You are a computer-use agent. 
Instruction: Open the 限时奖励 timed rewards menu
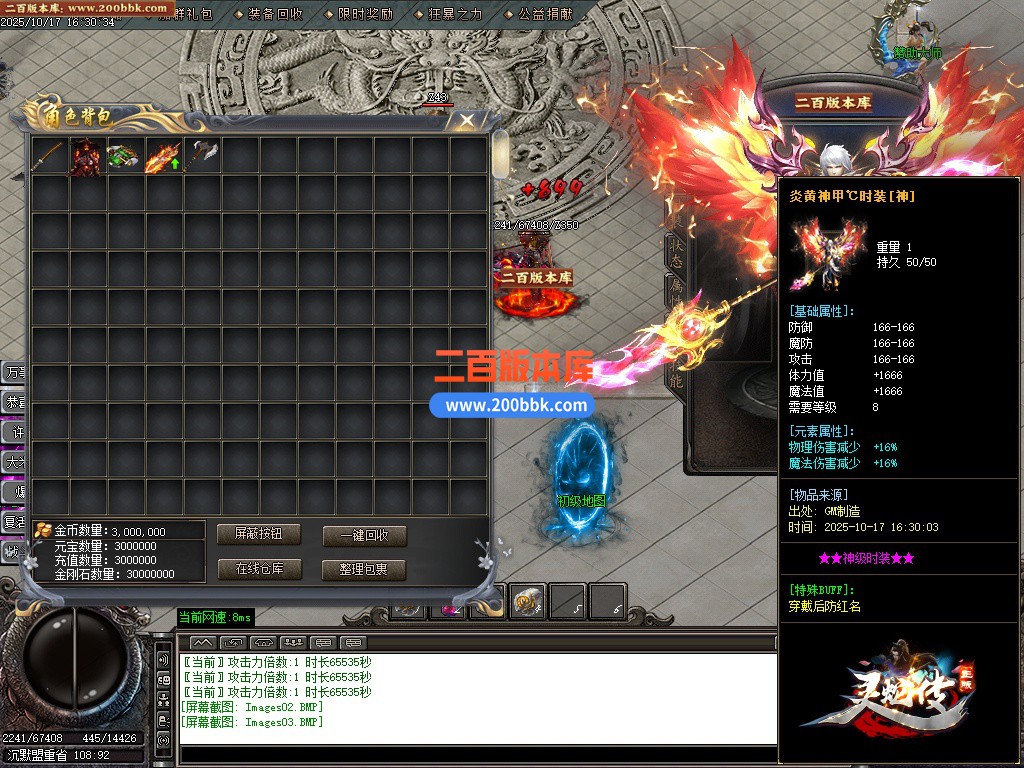click(365, 14)
